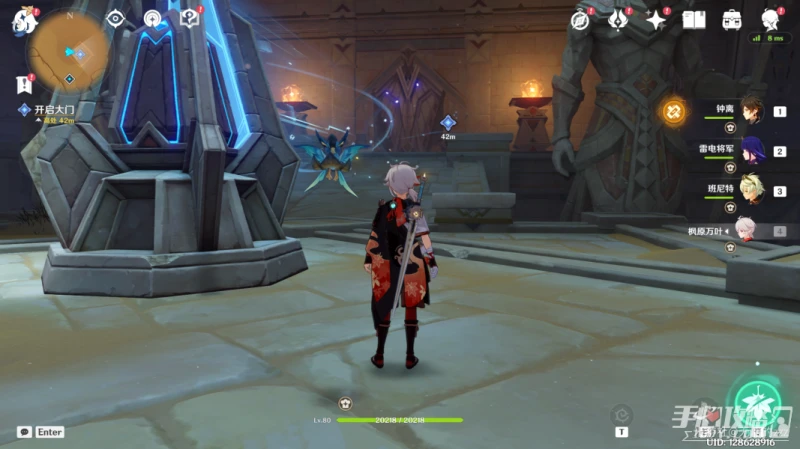
Task: Open the battle pass emblem icon
Action: [618, 19]
